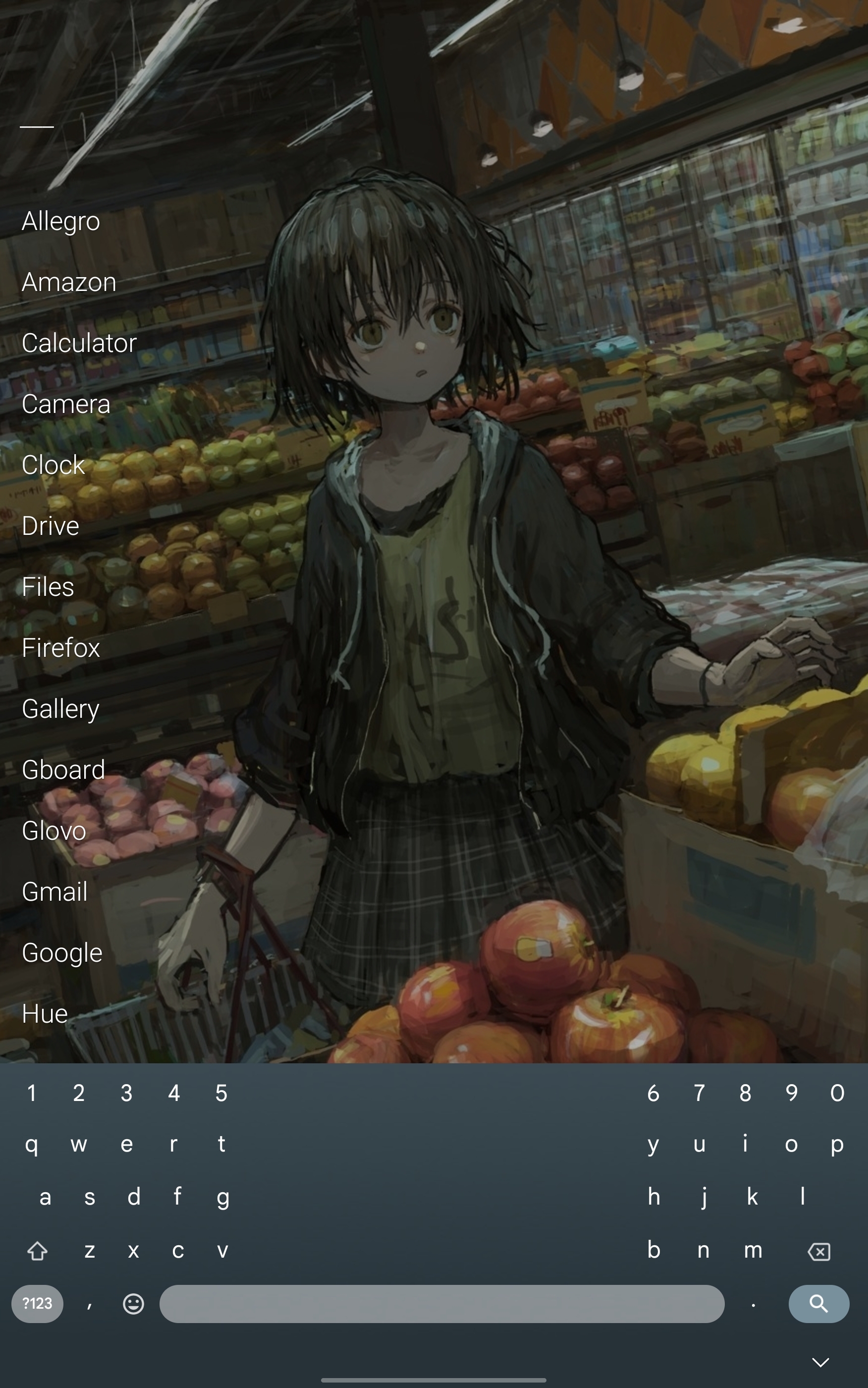Launch Amazon from the app list

pyautogui.click(x=69, y=282)
